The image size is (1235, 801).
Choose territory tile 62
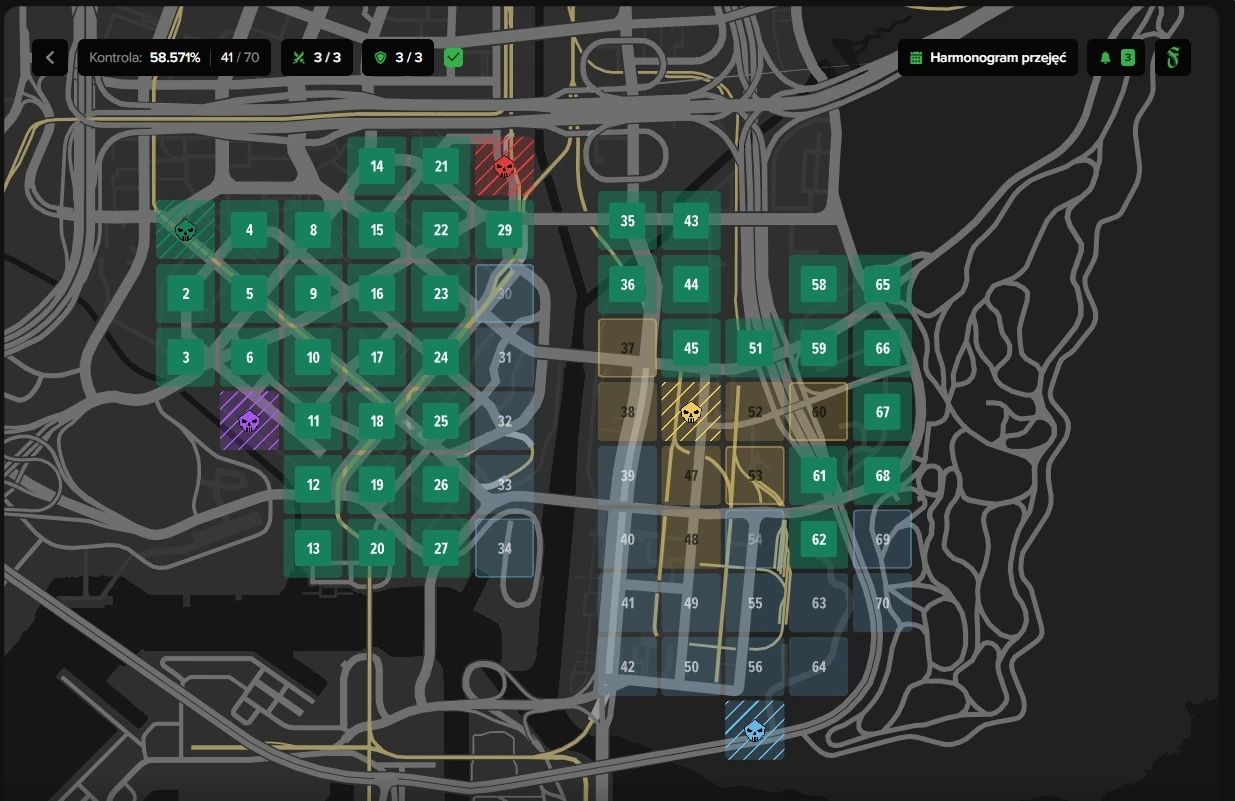click(x=819, y=539)
